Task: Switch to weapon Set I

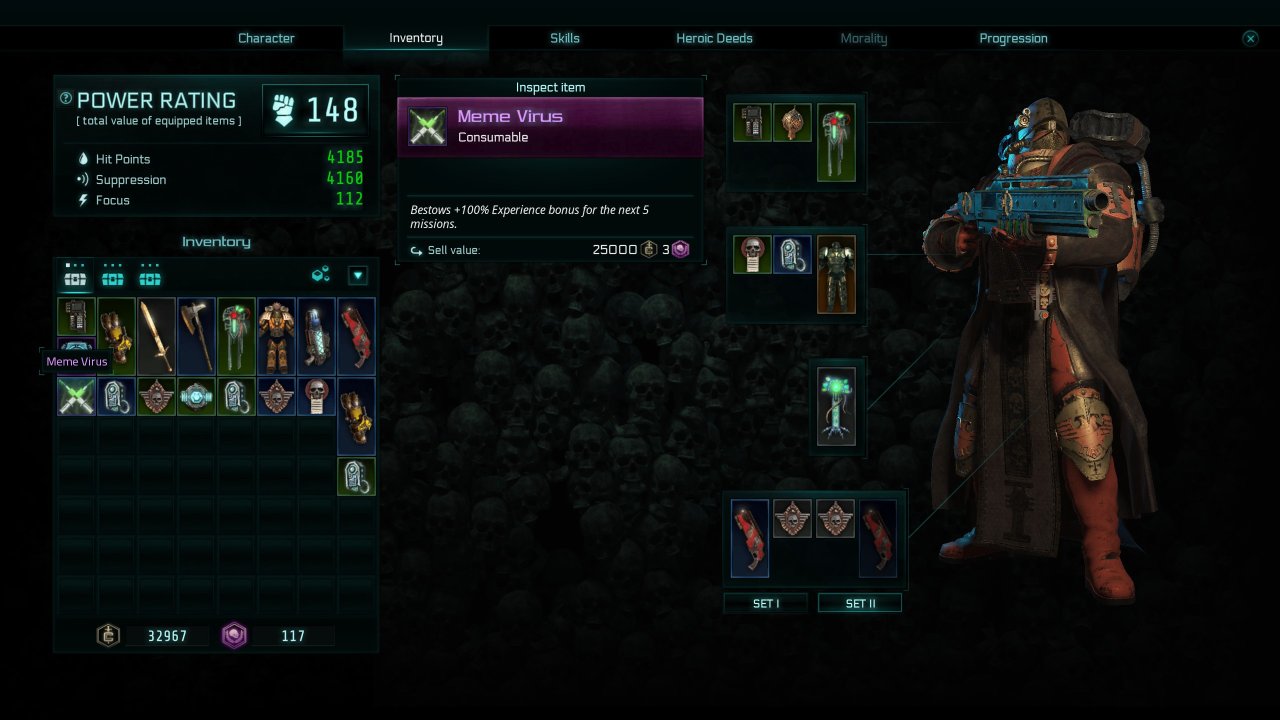Action: click(x=765, y=603)
